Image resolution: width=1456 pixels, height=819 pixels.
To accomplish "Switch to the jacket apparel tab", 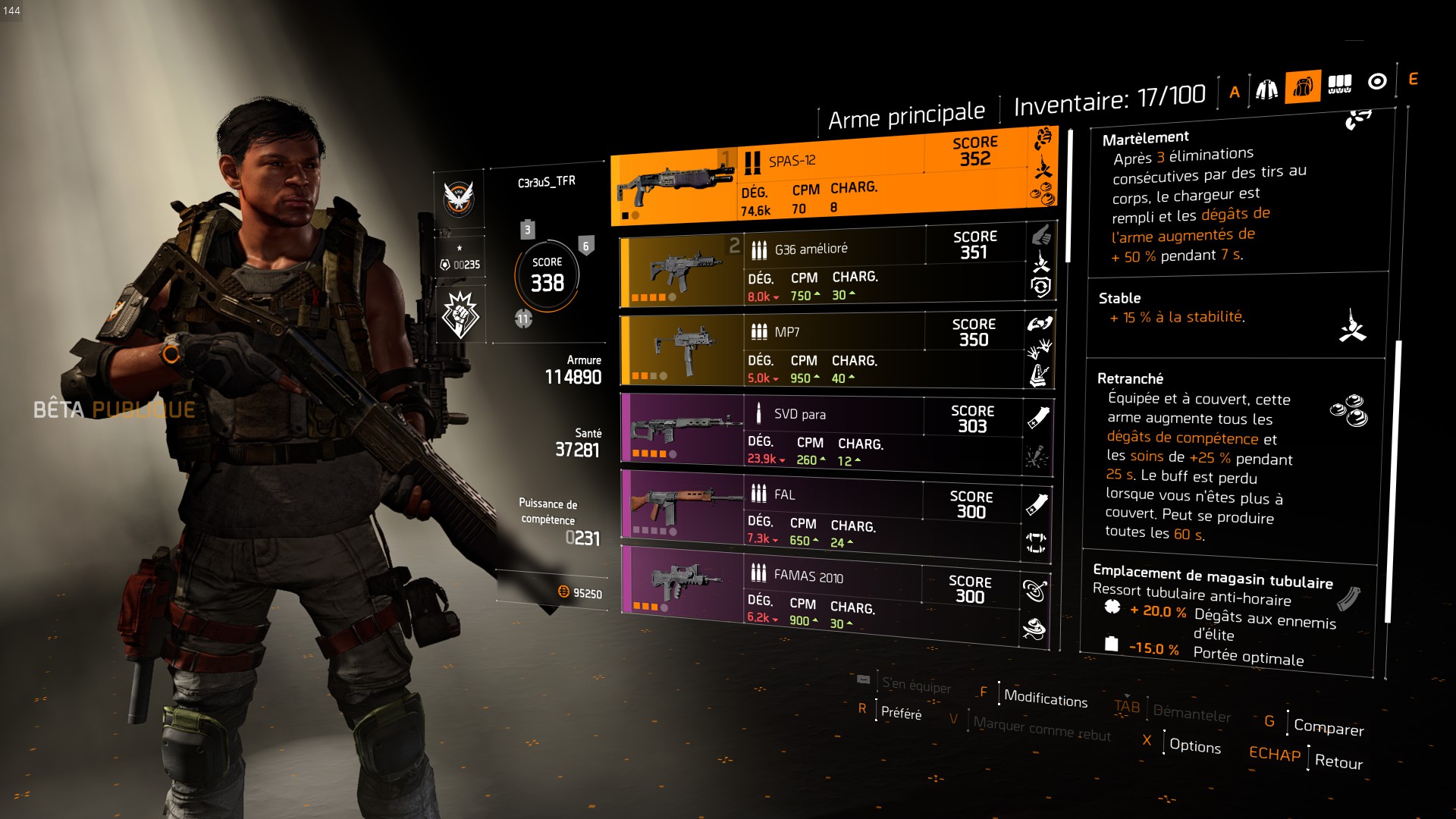I will click(1266, 90).
